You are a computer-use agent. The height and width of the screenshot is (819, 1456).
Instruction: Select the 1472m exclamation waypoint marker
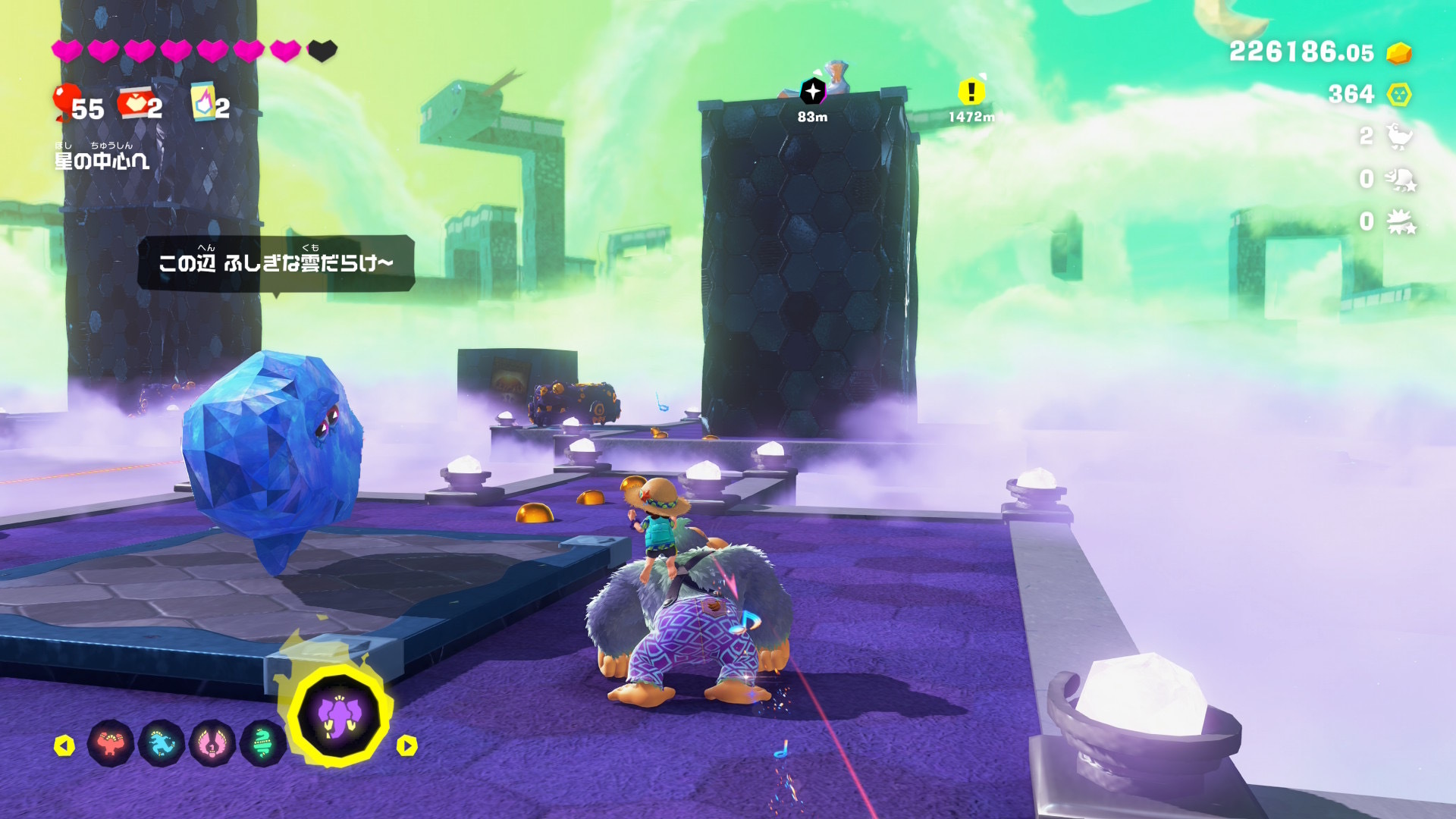(971, 93)
